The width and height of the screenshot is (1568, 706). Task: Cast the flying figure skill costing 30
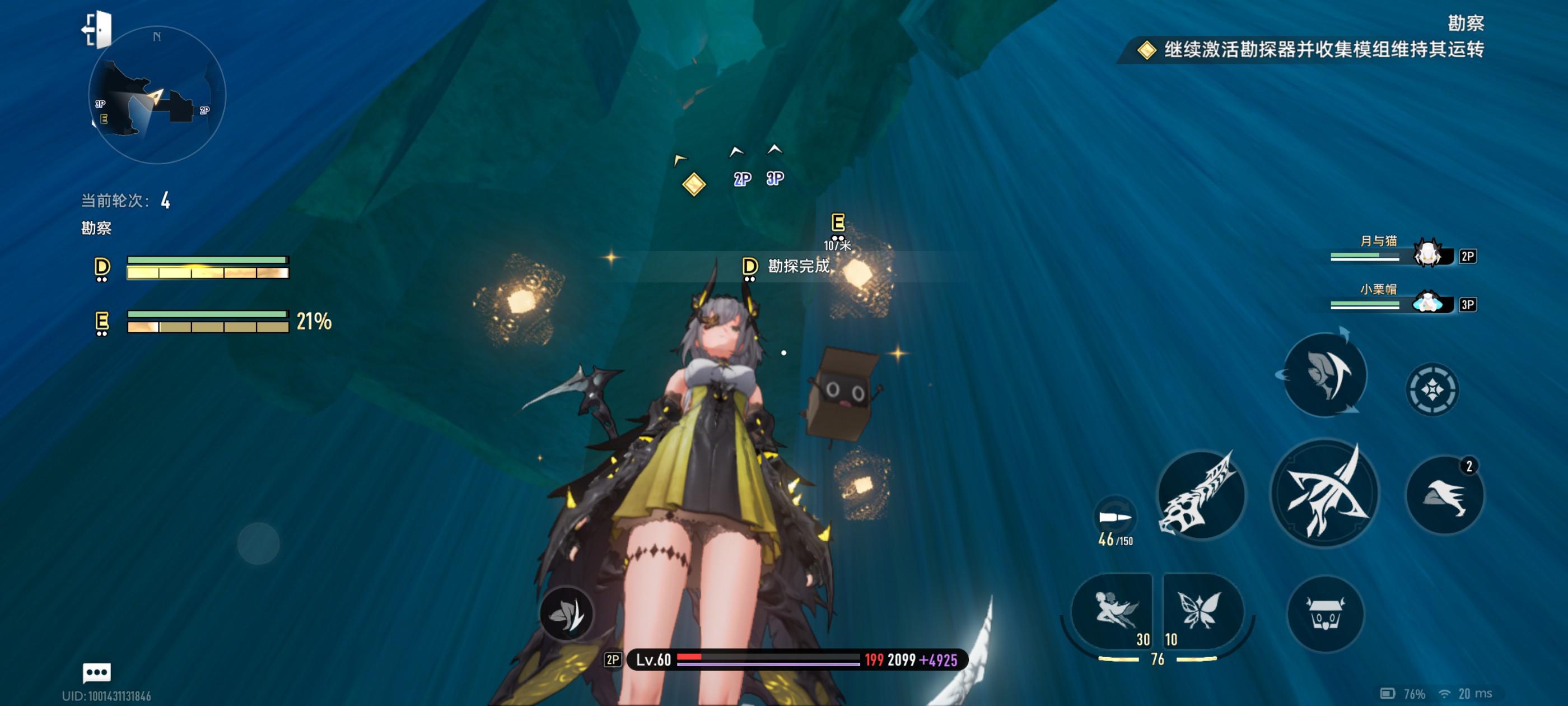1112,611
